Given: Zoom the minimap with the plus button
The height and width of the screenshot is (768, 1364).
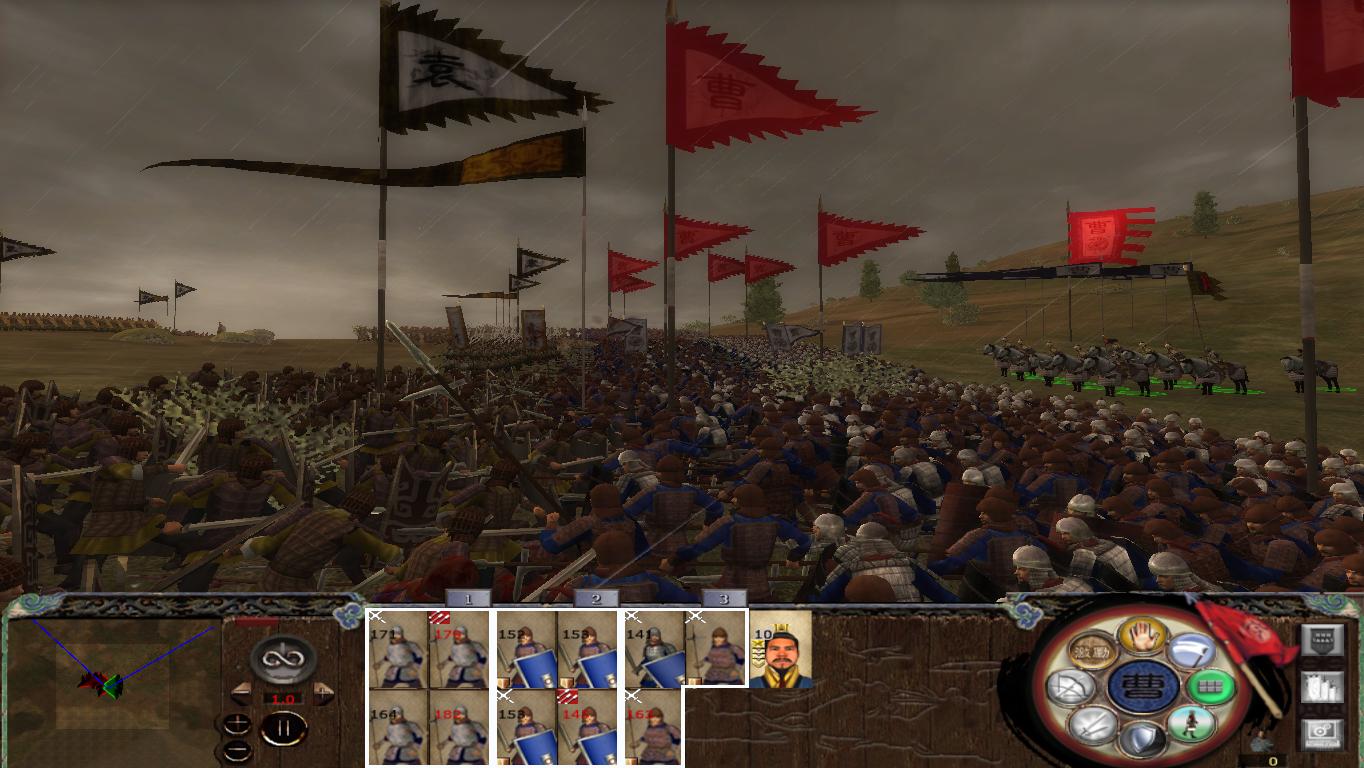Looking at the screenshot, I should [x=237, y=724].
